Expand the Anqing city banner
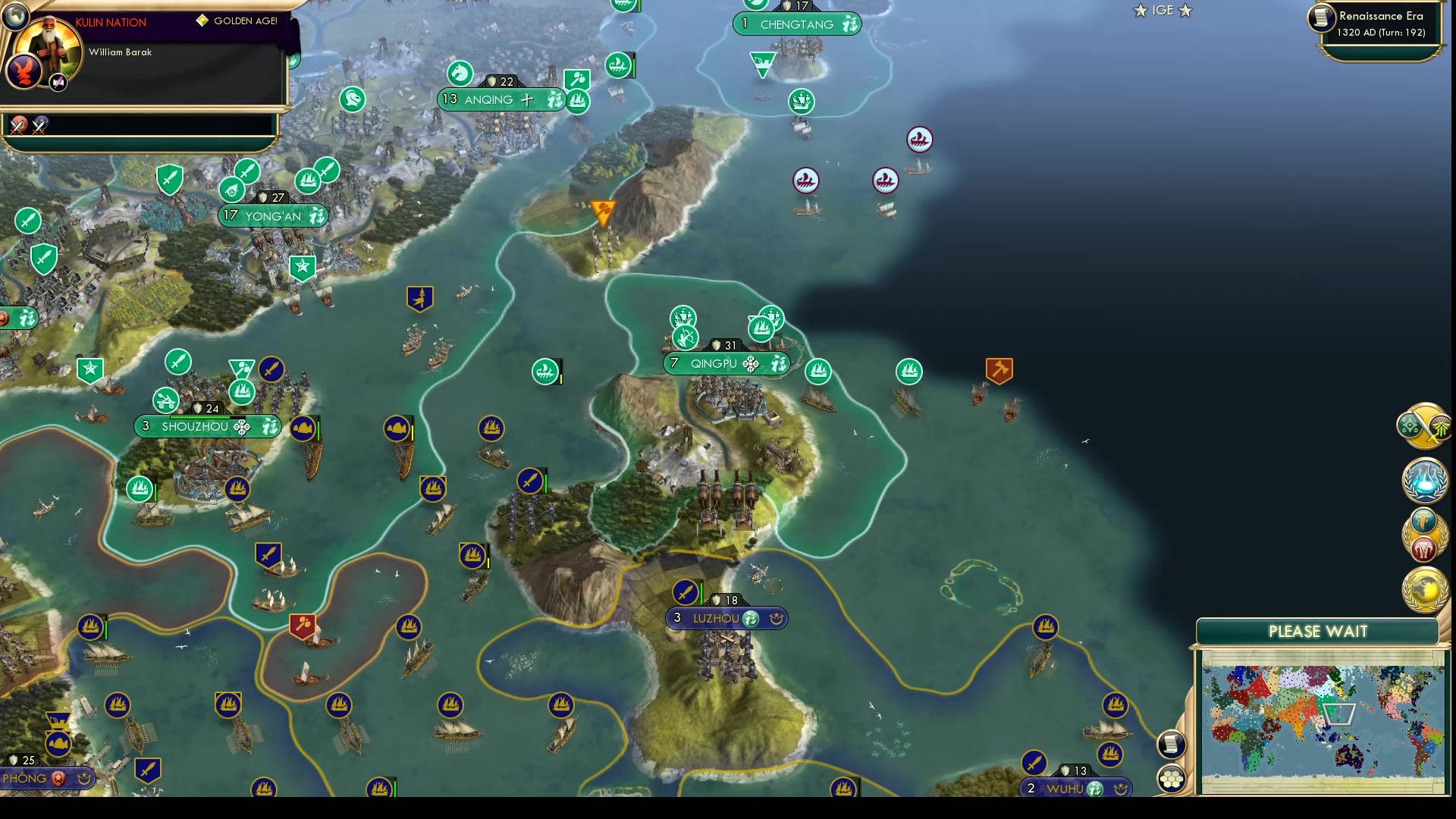The image size is (1456, 819). [x=500, y=99]
